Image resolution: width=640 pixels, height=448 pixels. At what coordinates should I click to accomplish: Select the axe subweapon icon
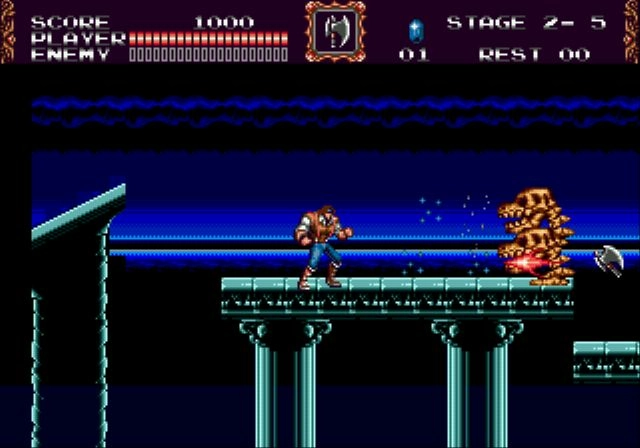pyautogui.click(x=336, y=32)
